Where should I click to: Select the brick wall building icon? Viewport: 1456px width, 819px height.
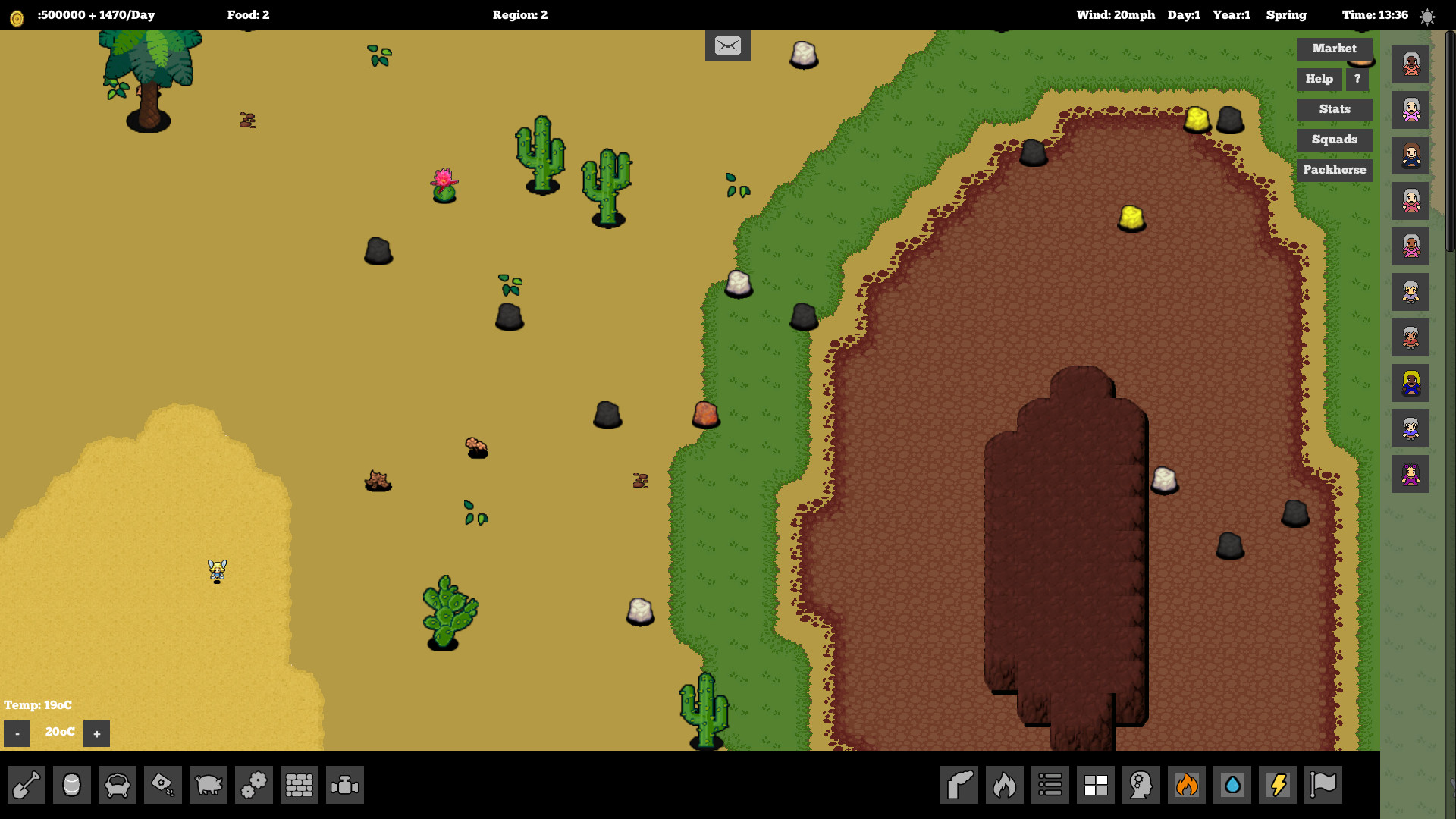point(300,785)
